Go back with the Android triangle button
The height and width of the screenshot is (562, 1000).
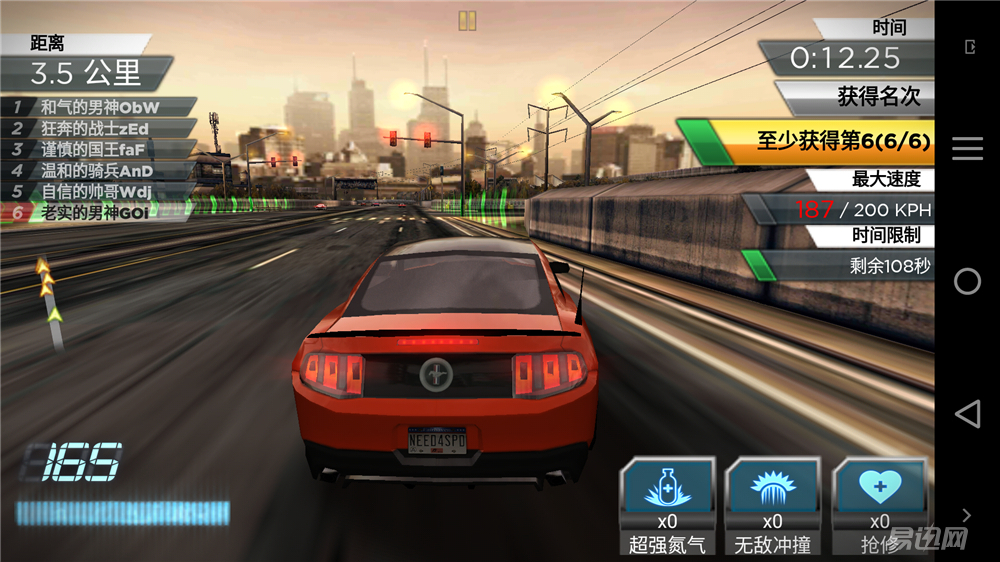tap(967, 414)
